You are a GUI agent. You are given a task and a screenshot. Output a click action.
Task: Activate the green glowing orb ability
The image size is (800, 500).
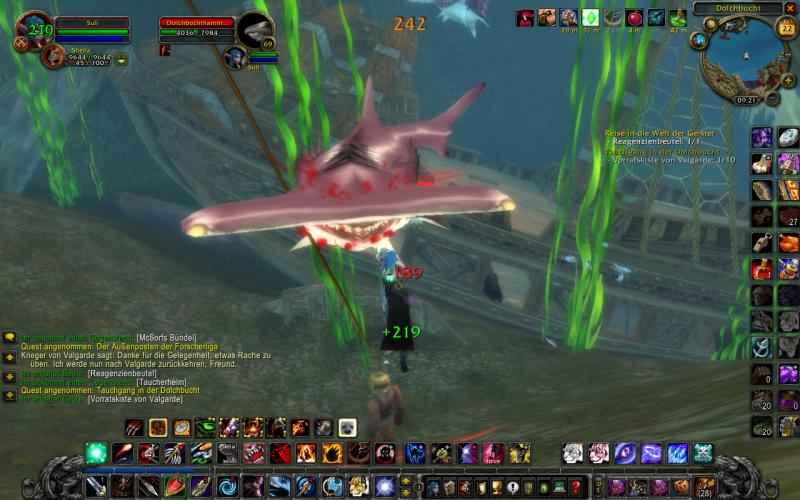96,453
